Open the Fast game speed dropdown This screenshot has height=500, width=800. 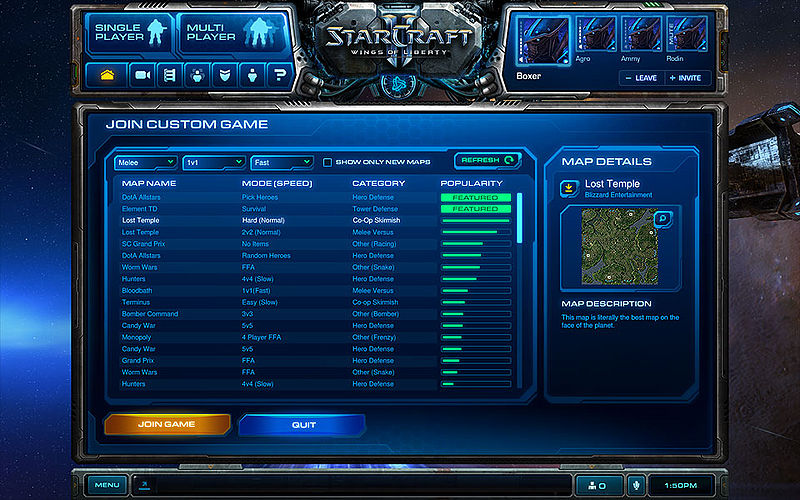coord(281,162)
